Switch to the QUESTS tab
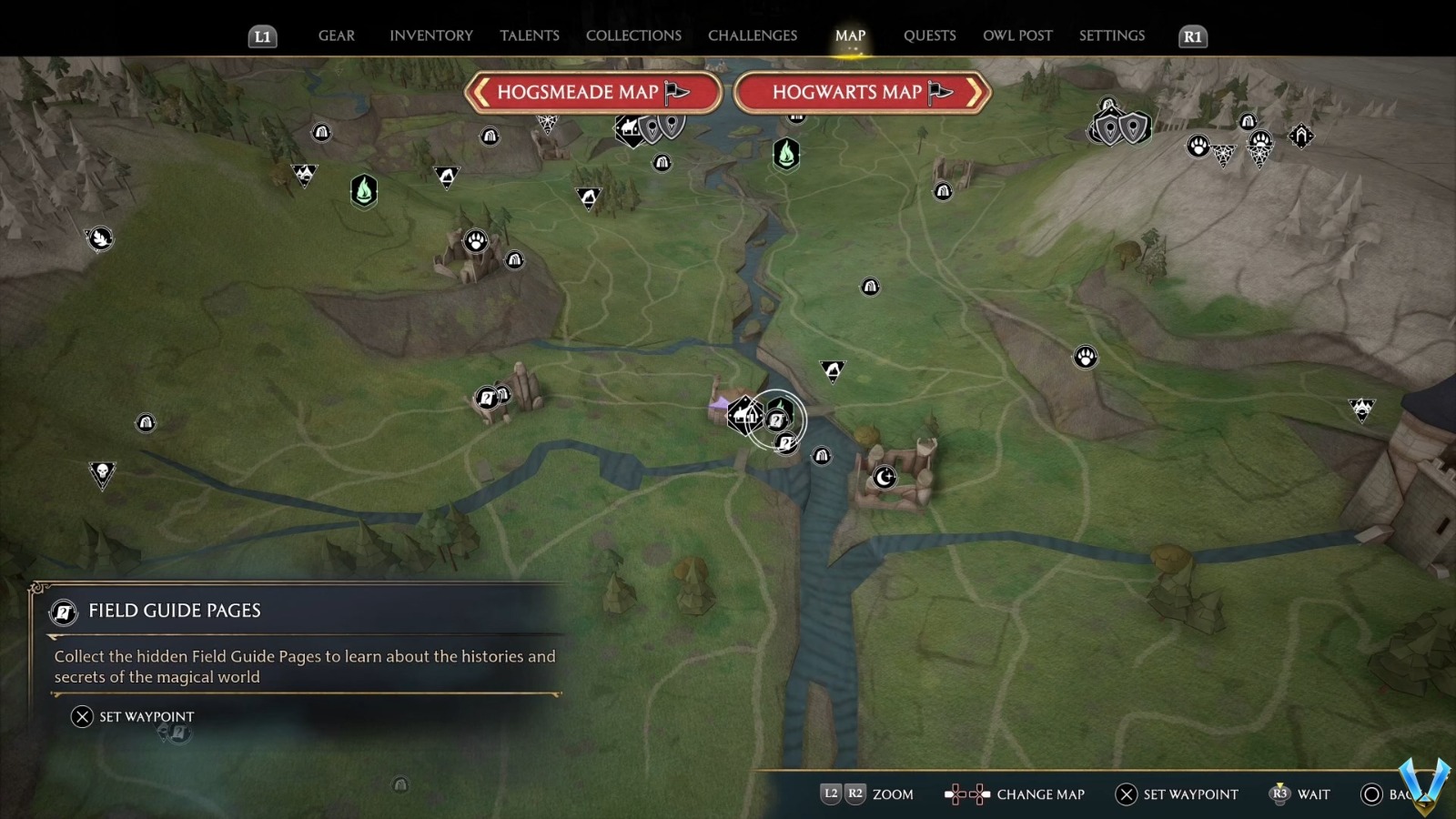This screenshot has width=1456, height=819. pos(929,35)
